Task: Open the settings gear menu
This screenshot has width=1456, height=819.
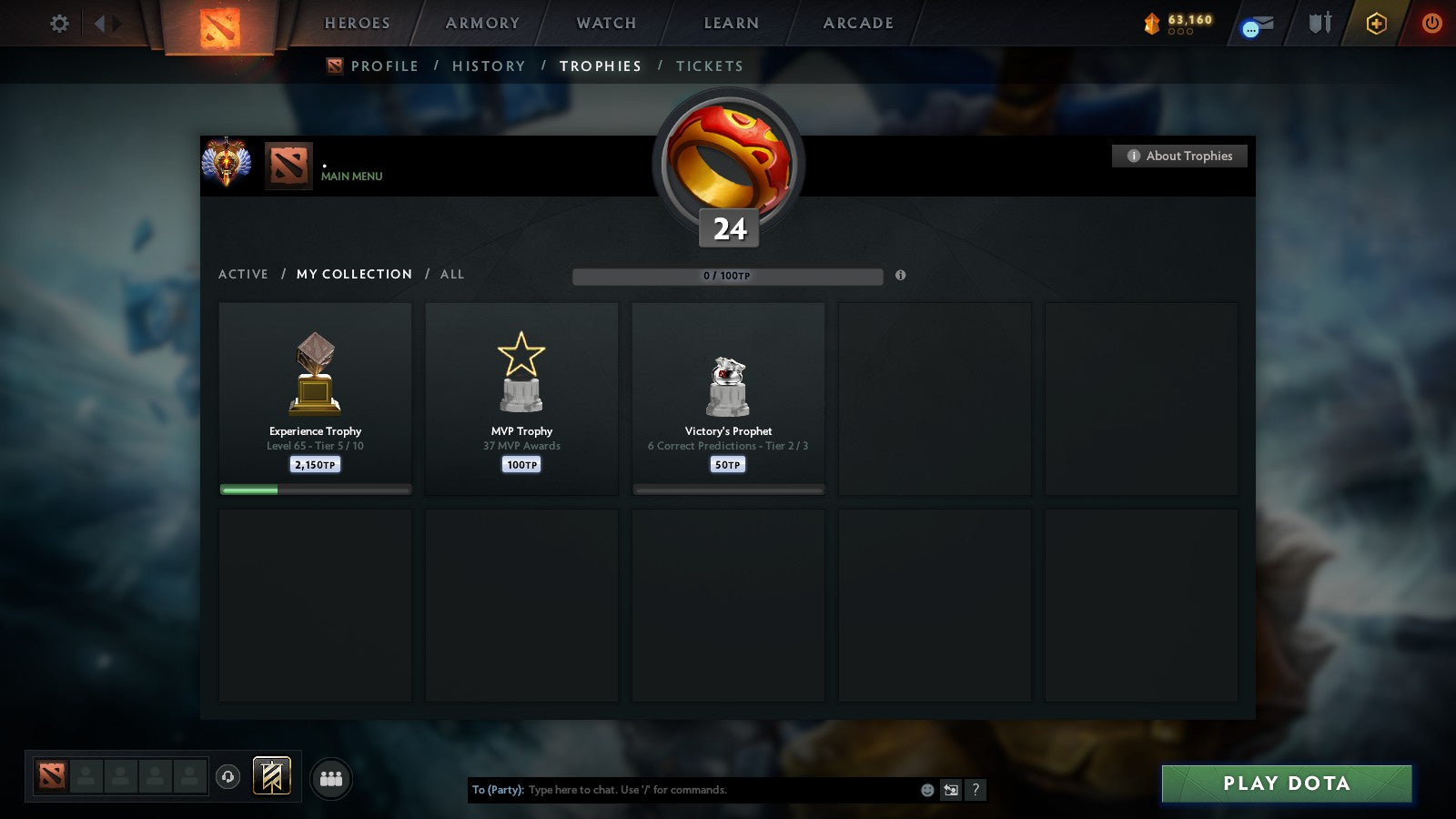Action: coord(58,24)
